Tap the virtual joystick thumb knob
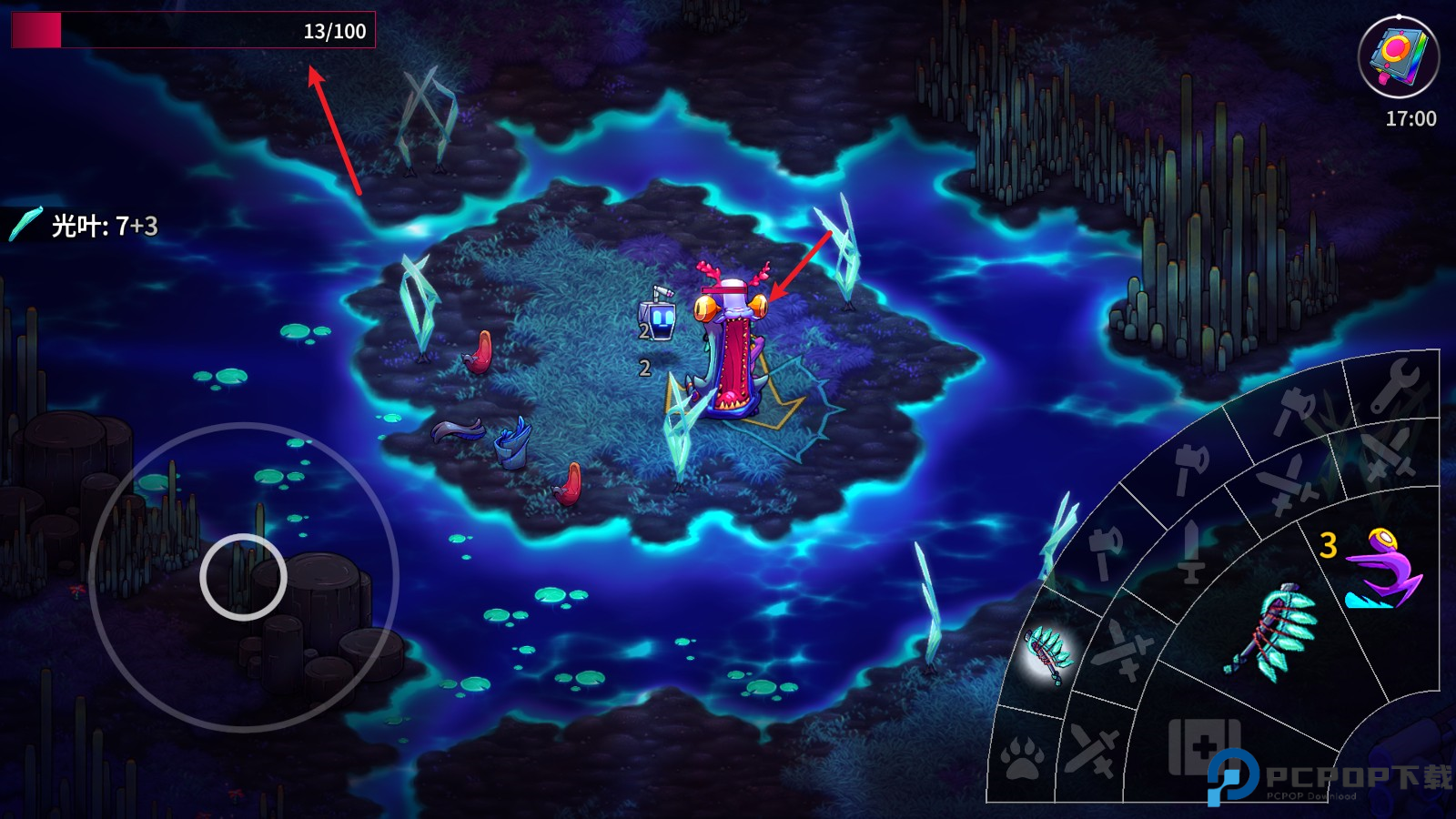1456x819 pixels. [243, 577]
